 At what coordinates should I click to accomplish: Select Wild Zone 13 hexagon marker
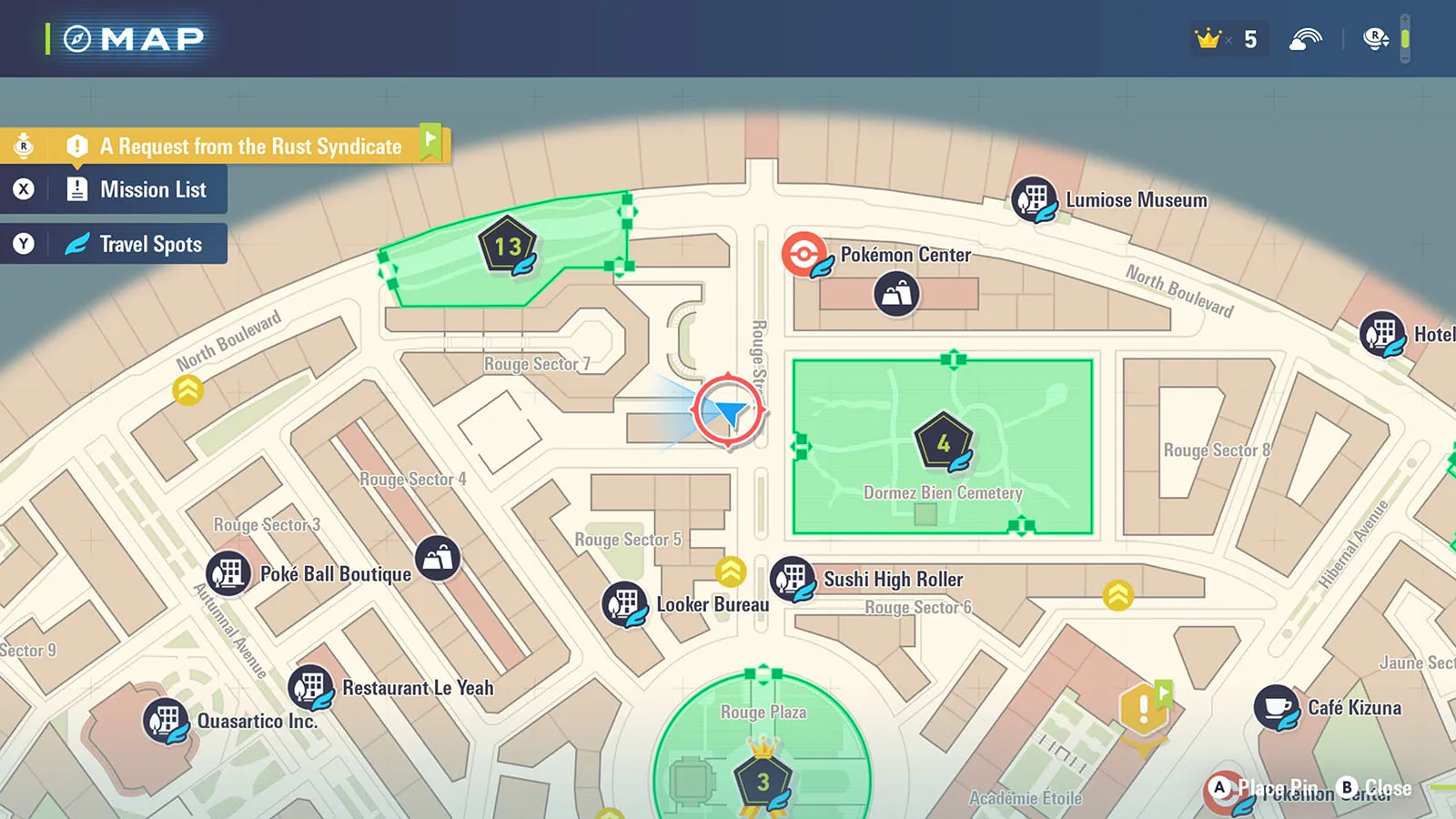(508, 245)
